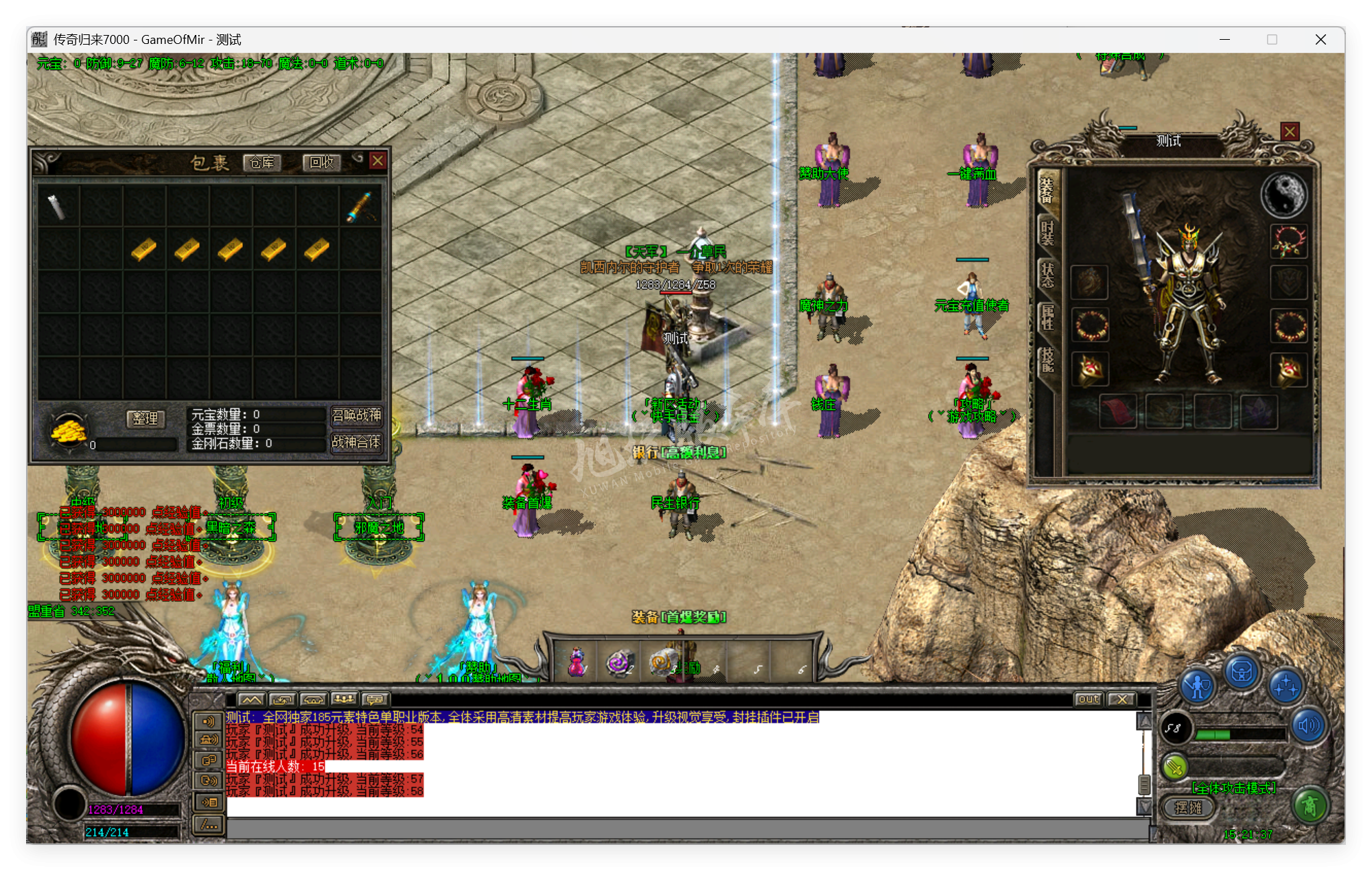The image size is (1372, 871).
Task: Close the 包裹 inventory window
Action: (377, 161)
